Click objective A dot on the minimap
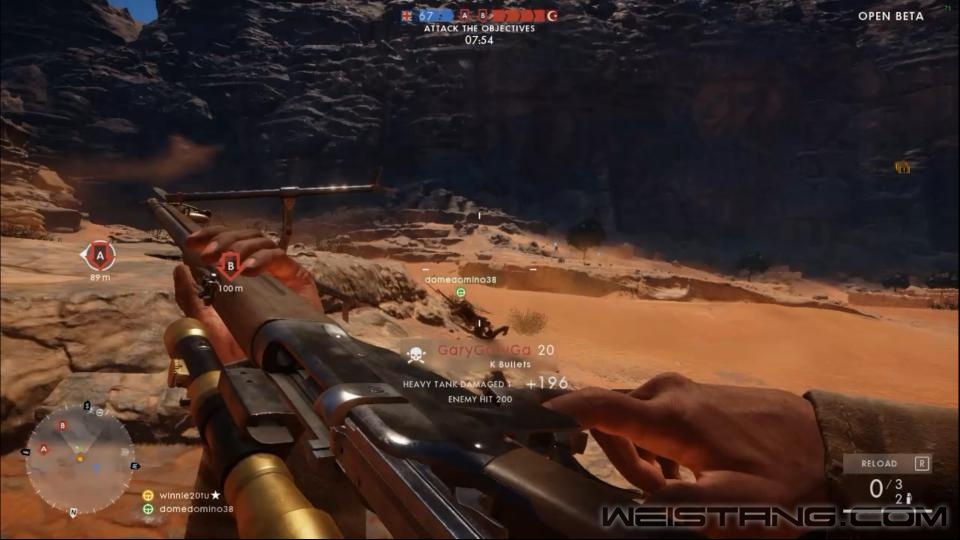The width and height of the screenshot is (960, 540). (43, 450)
